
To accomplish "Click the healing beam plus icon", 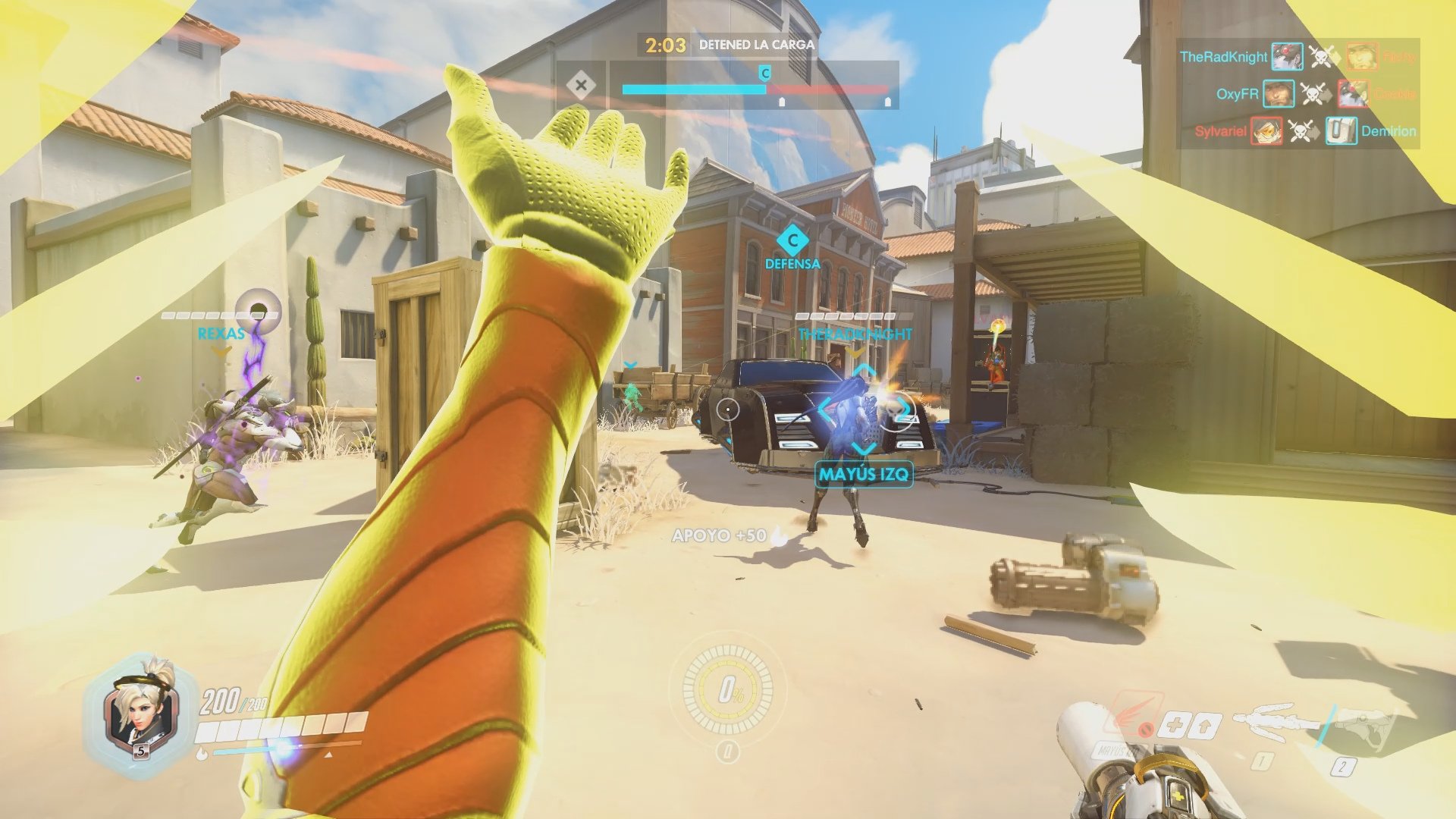I will coord(1175,725).
